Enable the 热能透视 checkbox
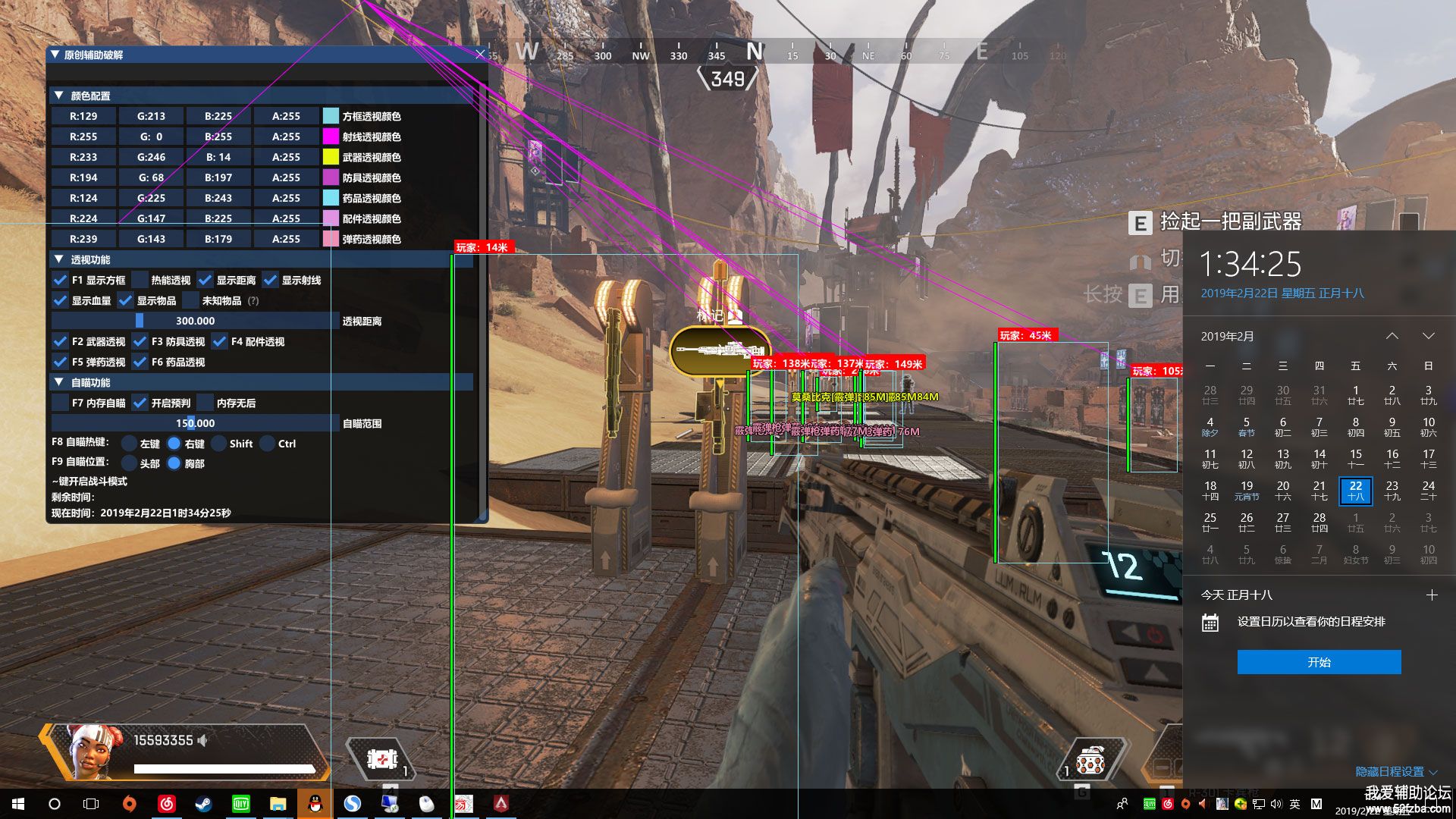The width and height of the screenshot is (1456, 819). [x=140, y=280]
